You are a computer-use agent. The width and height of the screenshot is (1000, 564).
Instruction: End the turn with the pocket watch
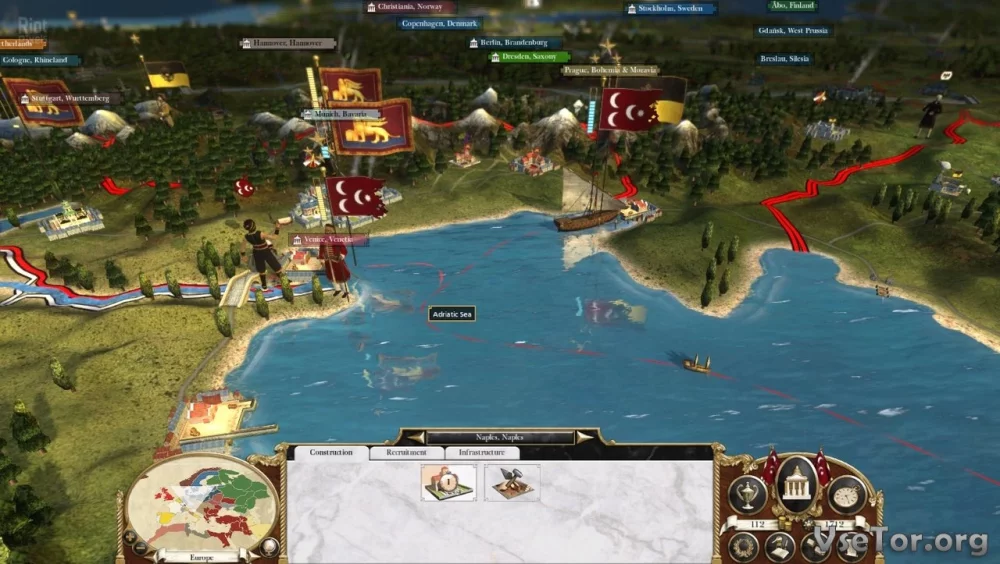[847, 494]
